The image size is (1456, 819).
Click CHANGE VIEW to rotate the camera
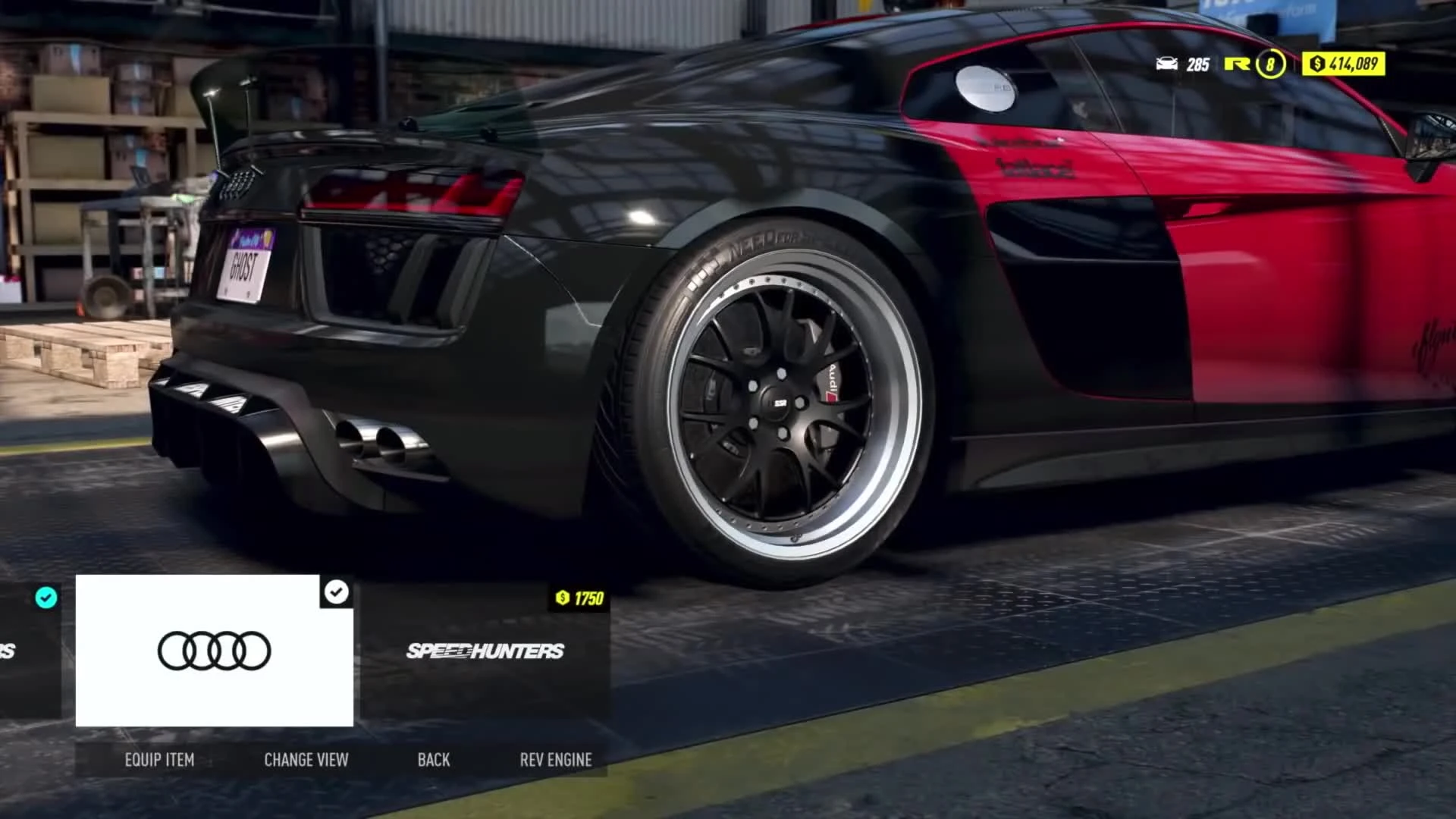coord(306,759)
